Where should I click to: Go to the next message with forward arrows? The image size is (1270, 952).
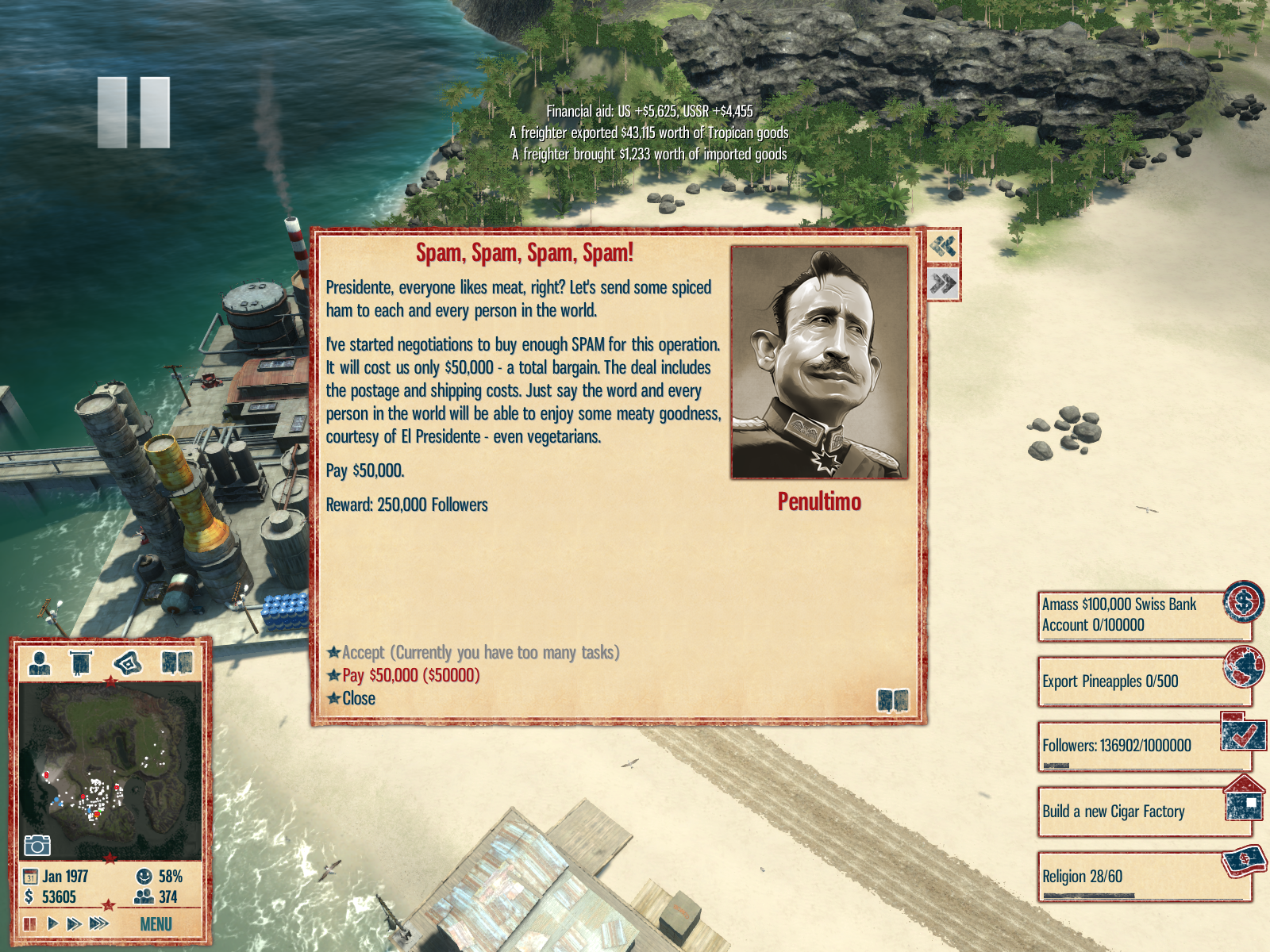[943, 283]
